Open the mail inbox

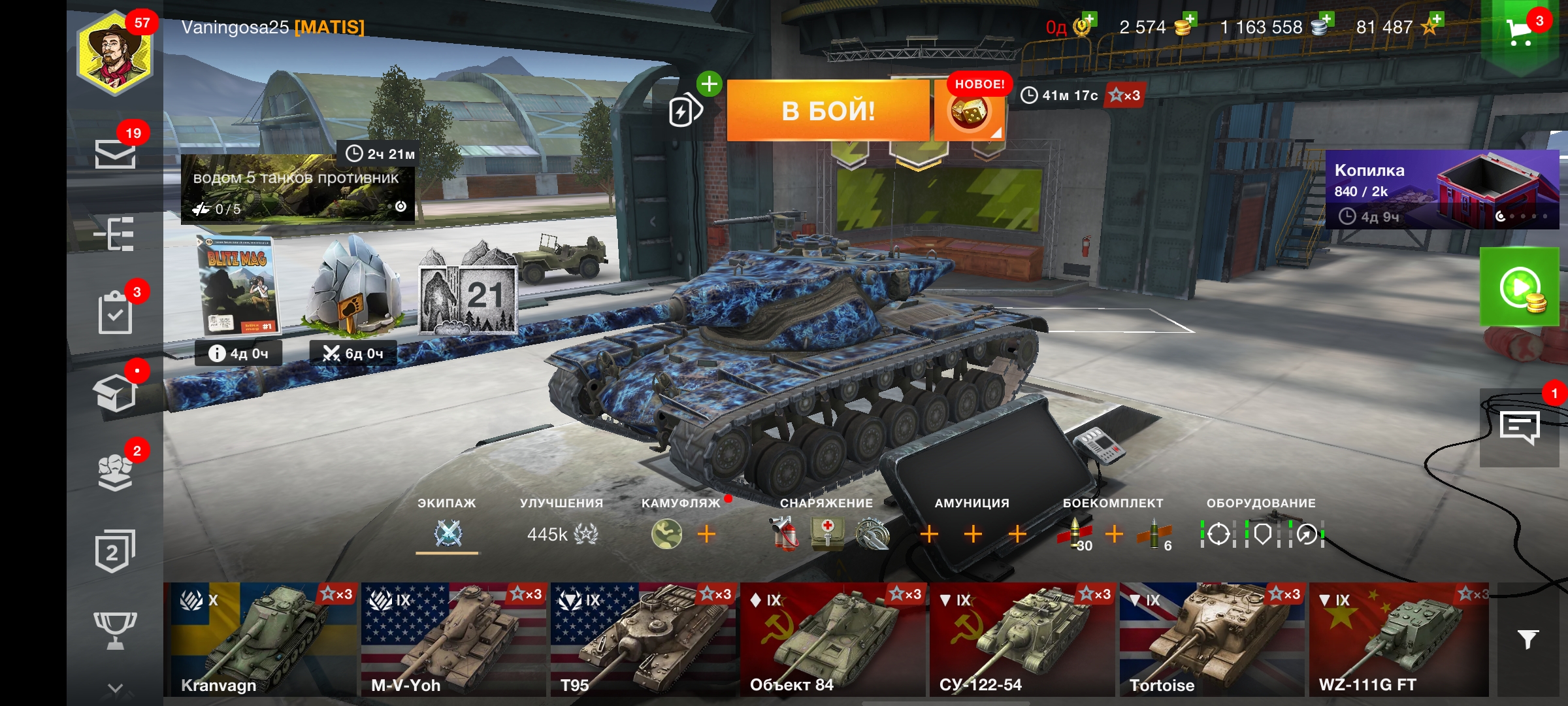click(x=115, y=153)
